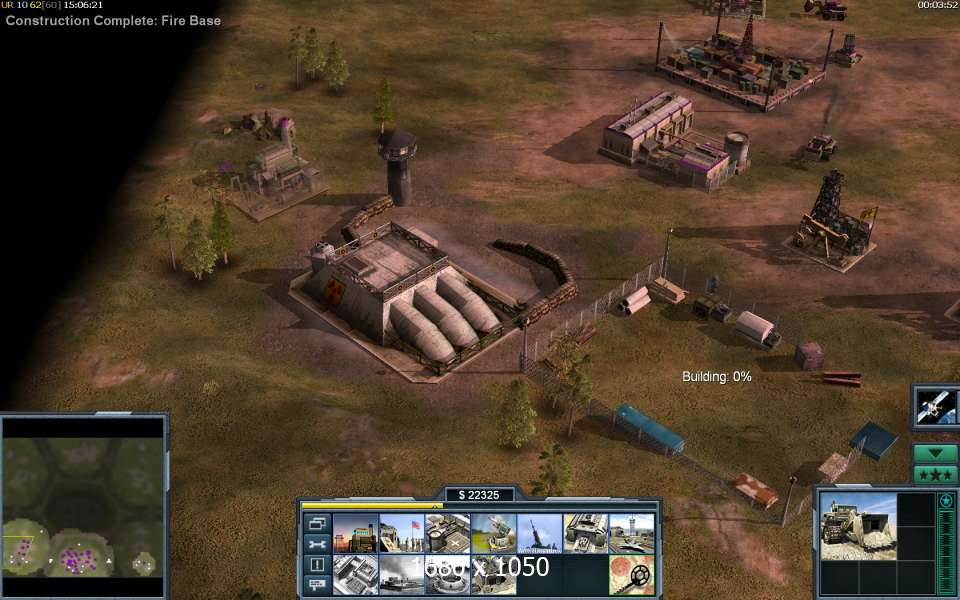Screen dimensions: 960x600
Task: Toggle the green down-arrow button
Action: click(x=935, y=453)
